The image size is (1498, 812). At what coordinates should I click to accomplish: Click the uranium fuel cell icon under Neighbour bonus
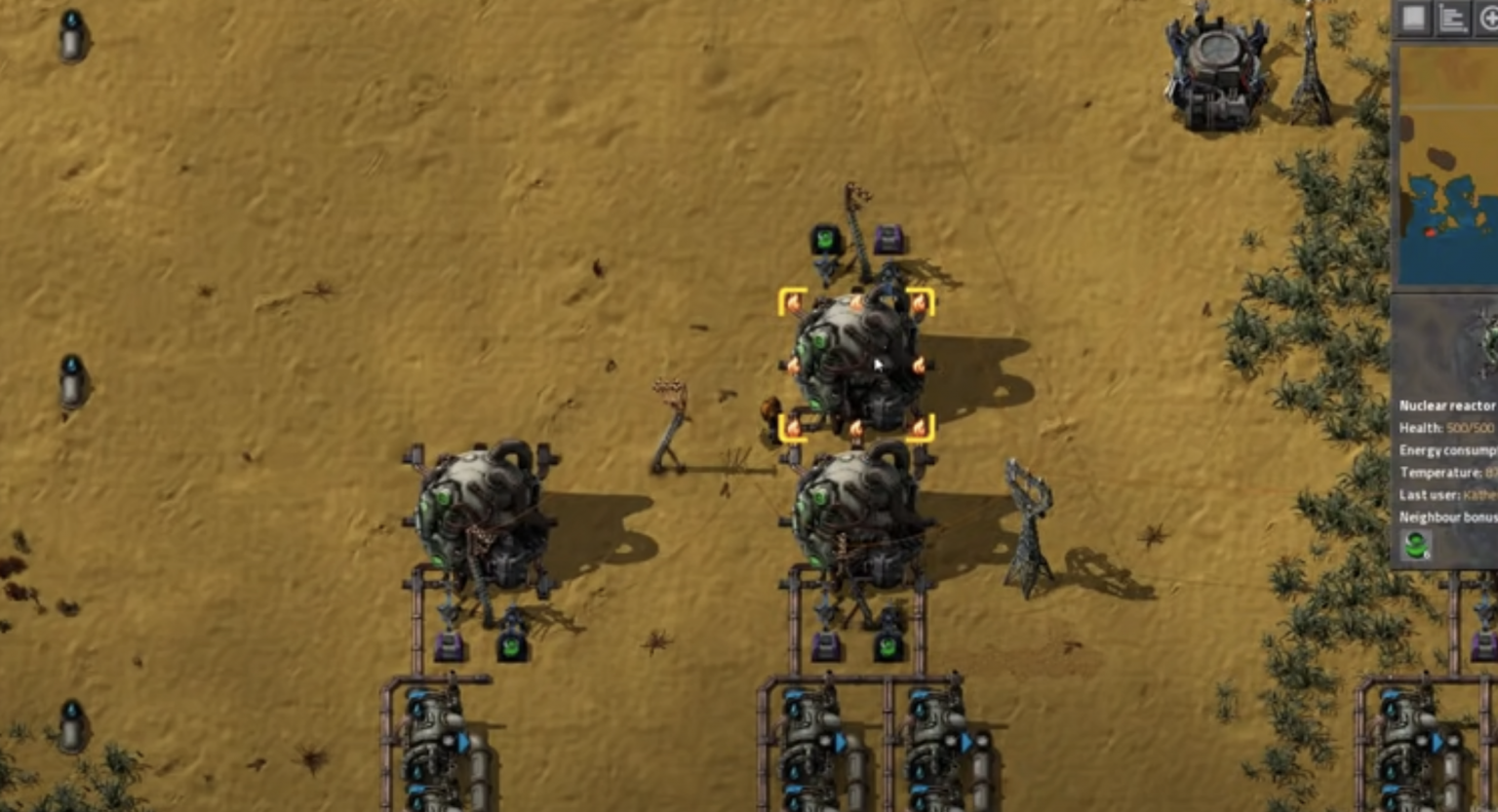pyautogui.click(x=1415, y=546)
